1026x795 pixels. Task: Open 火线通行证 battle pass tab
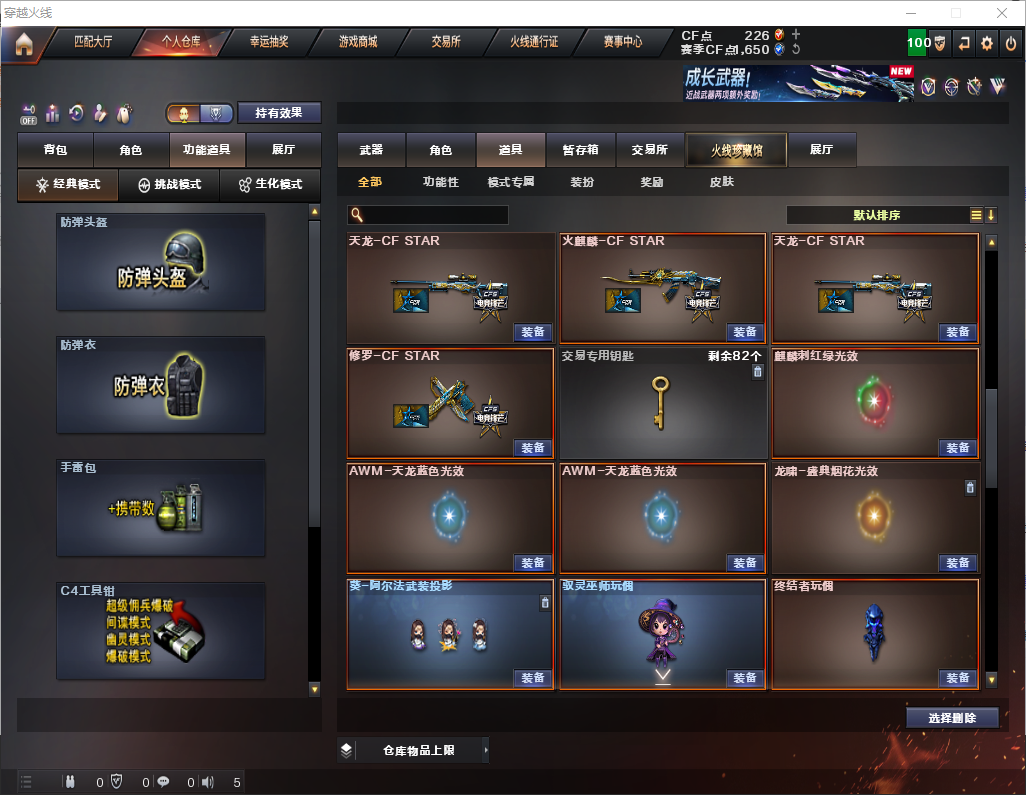pos(534,42)
